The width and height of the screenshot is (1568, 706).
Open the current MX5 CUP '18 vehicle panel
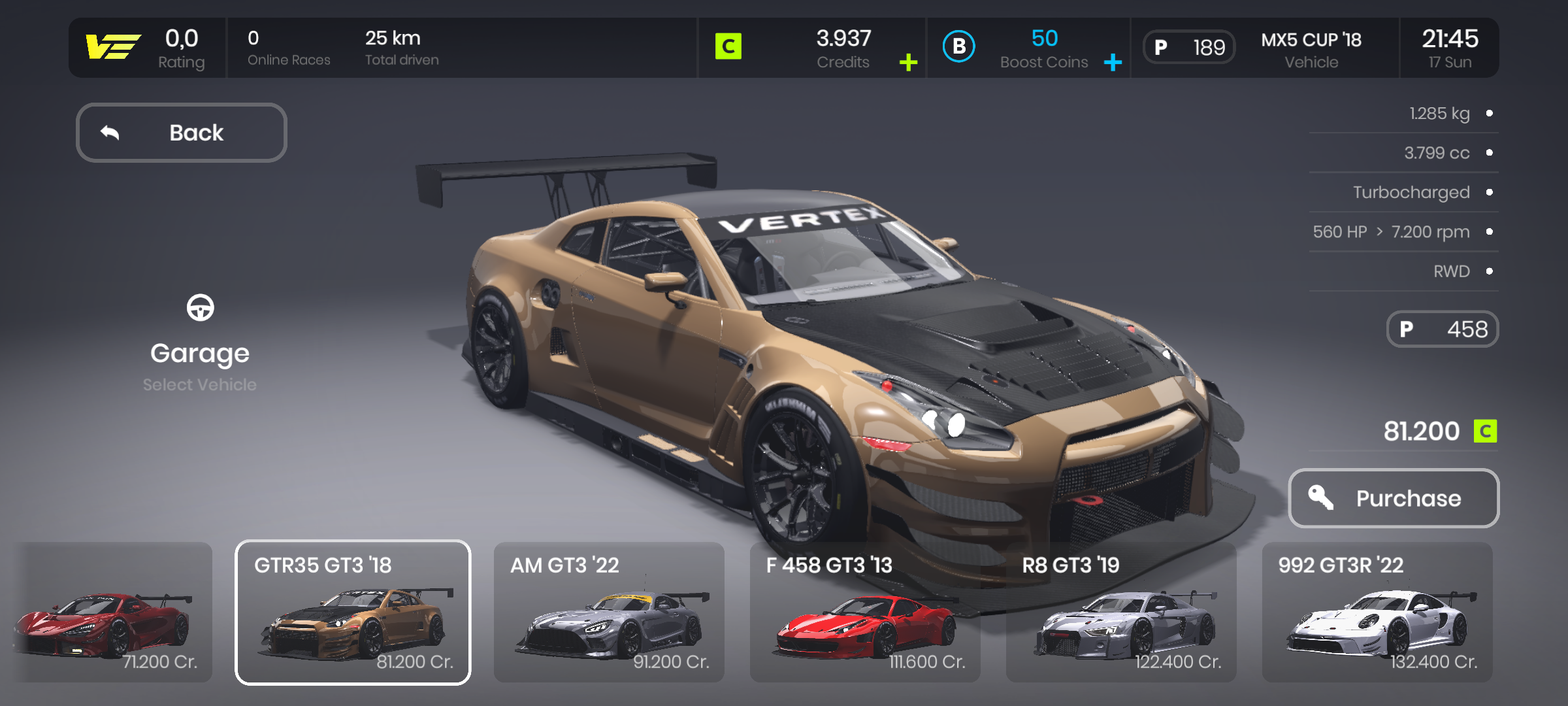click(1265, 48)
